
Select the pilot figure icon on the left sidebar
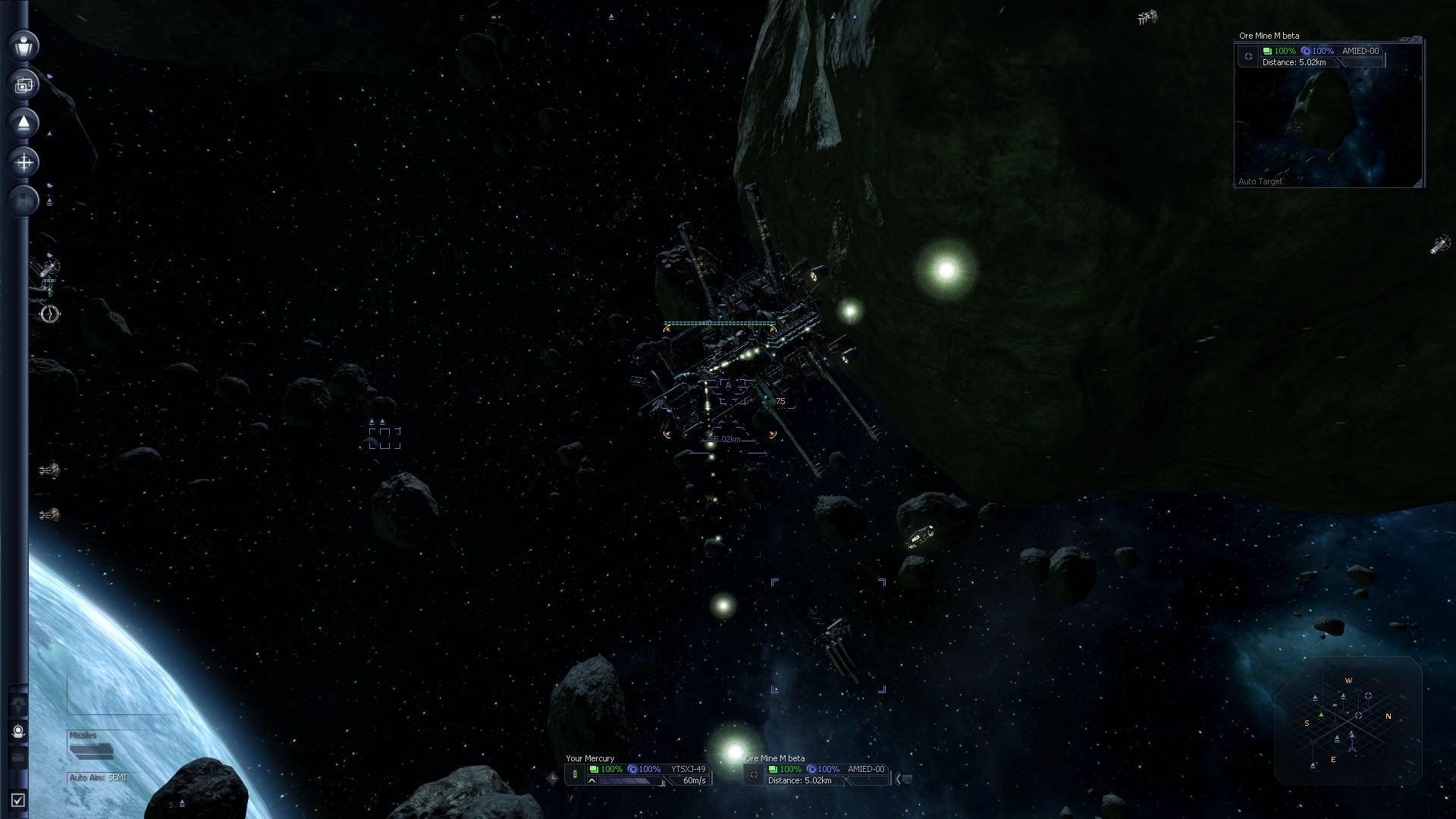coord(22,46)
